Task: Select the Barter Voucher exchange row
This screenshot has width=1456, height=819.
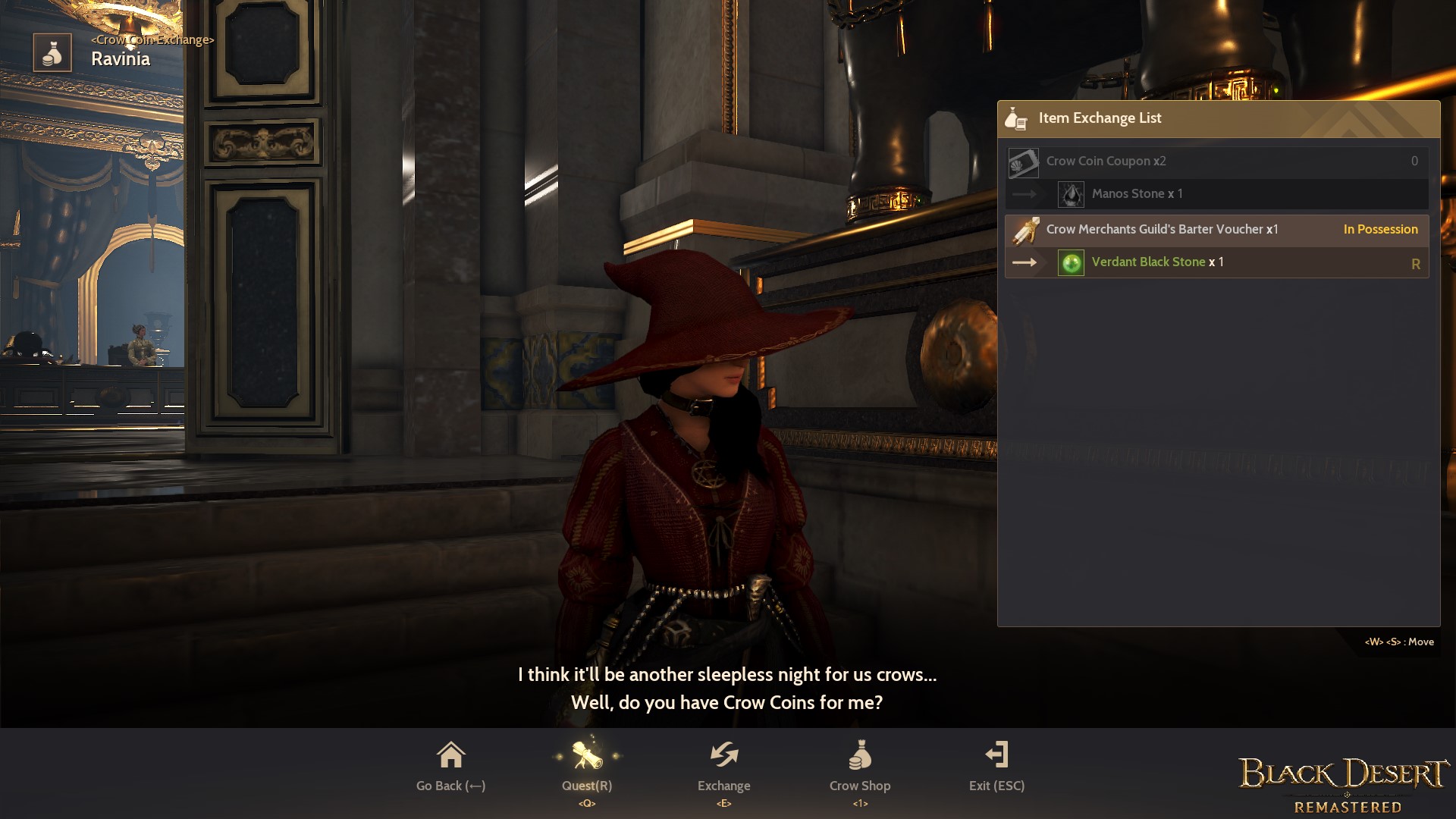Action: click(x=1213, y=229)
